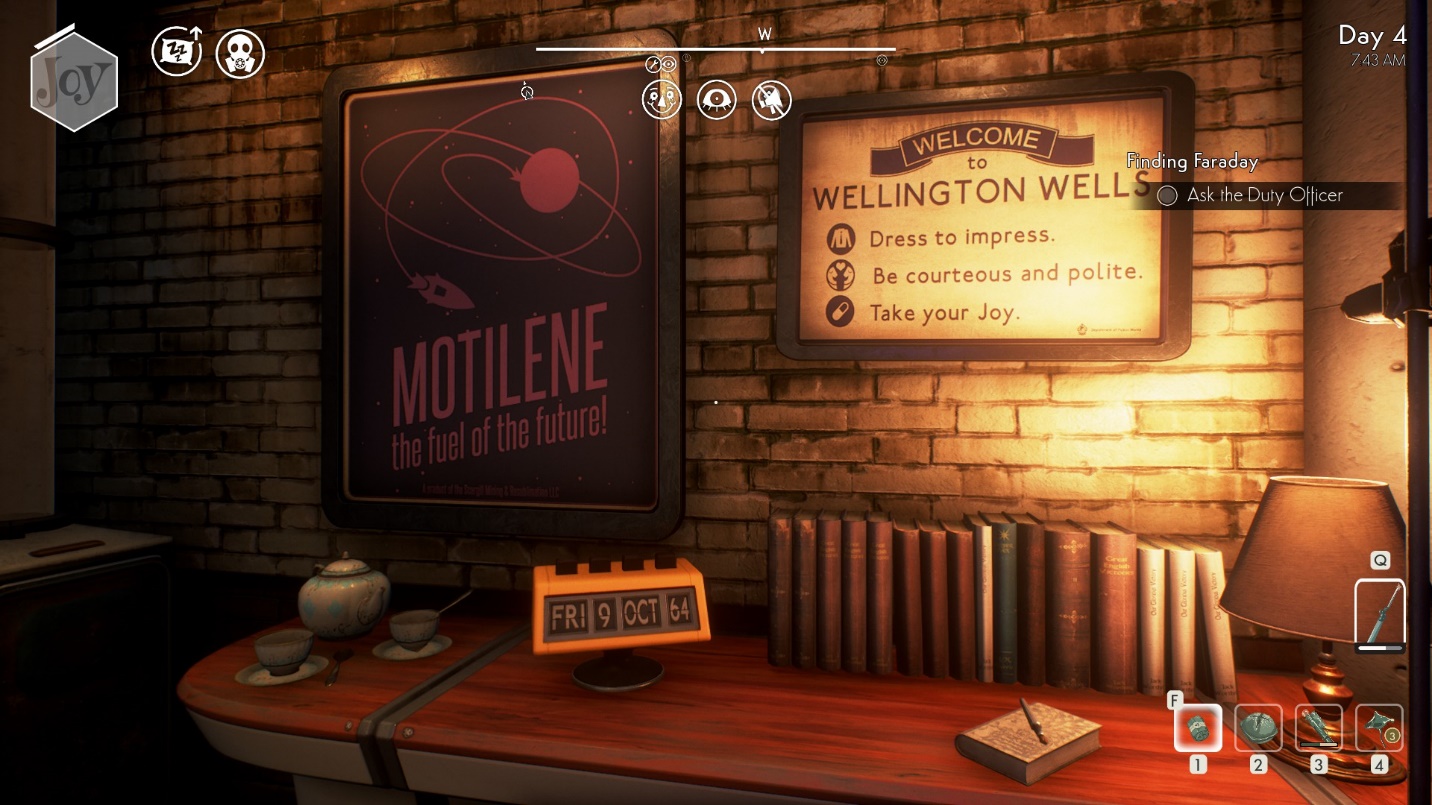
Task: Select the crossed-out bell status icon
Action: coord(771,100)
